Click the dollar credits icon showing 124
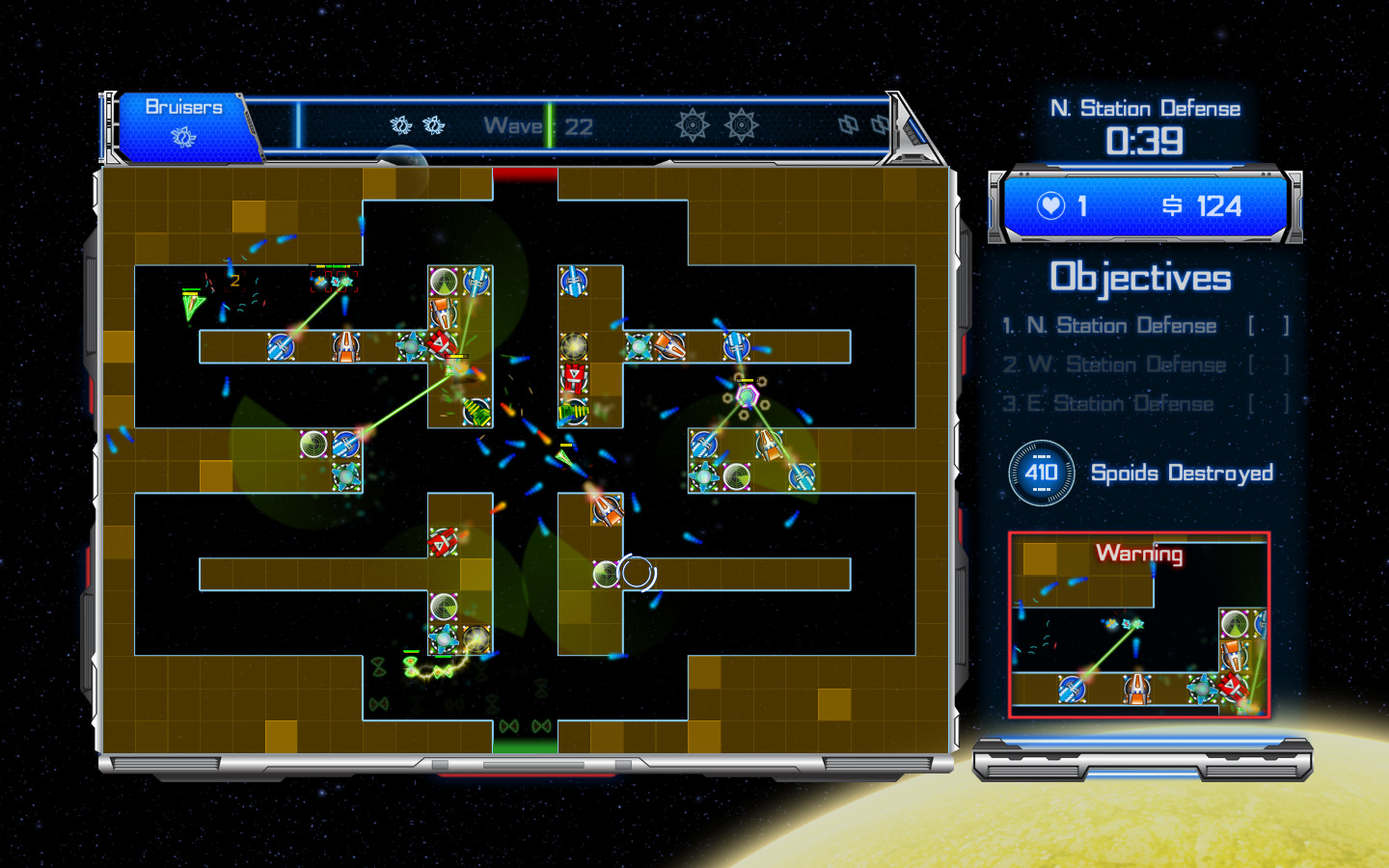Viewport: 1389px width, 868px height. point(1170,206)
